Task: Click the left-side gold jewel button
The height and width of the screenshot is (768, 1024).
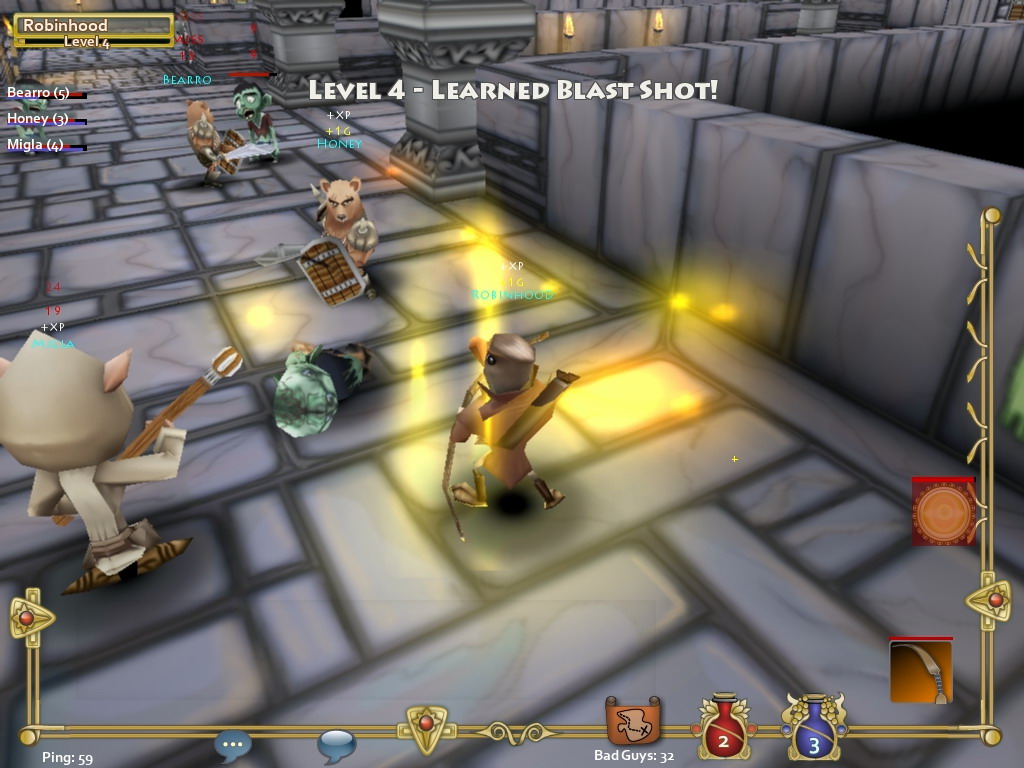Action: coord(27,618)
